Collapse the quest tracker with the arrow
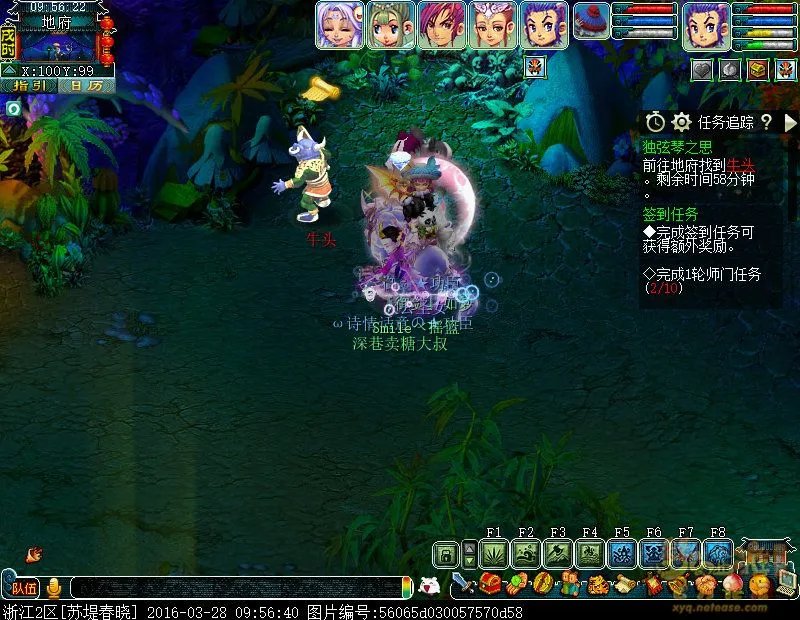800x620 pixels. point(790,122)
